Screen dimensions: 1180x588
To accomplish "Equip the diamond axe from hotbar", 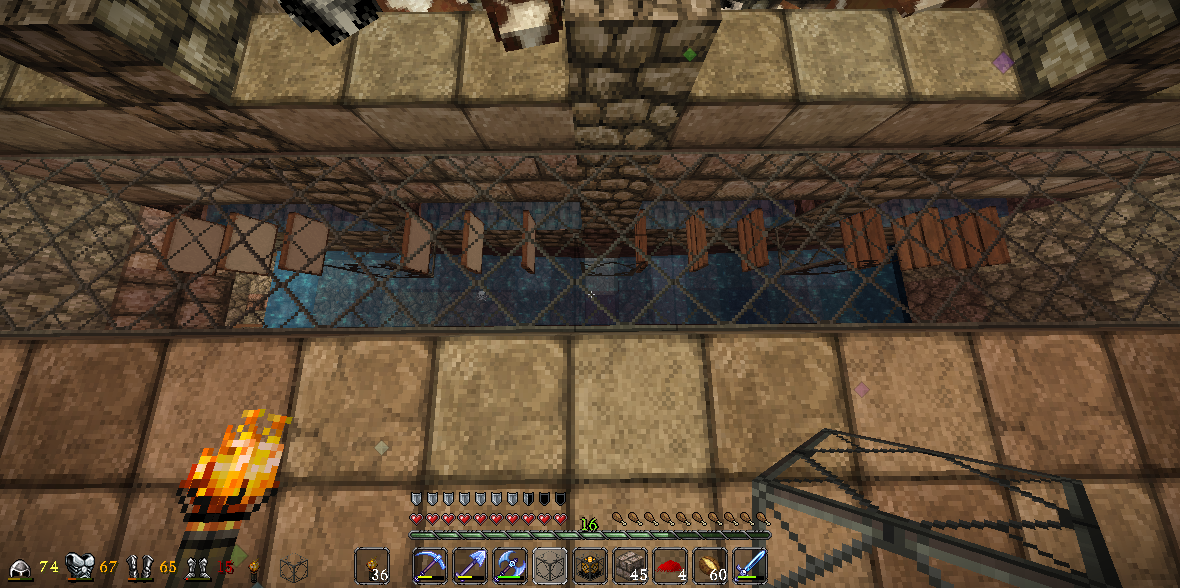I will [510, 566].
